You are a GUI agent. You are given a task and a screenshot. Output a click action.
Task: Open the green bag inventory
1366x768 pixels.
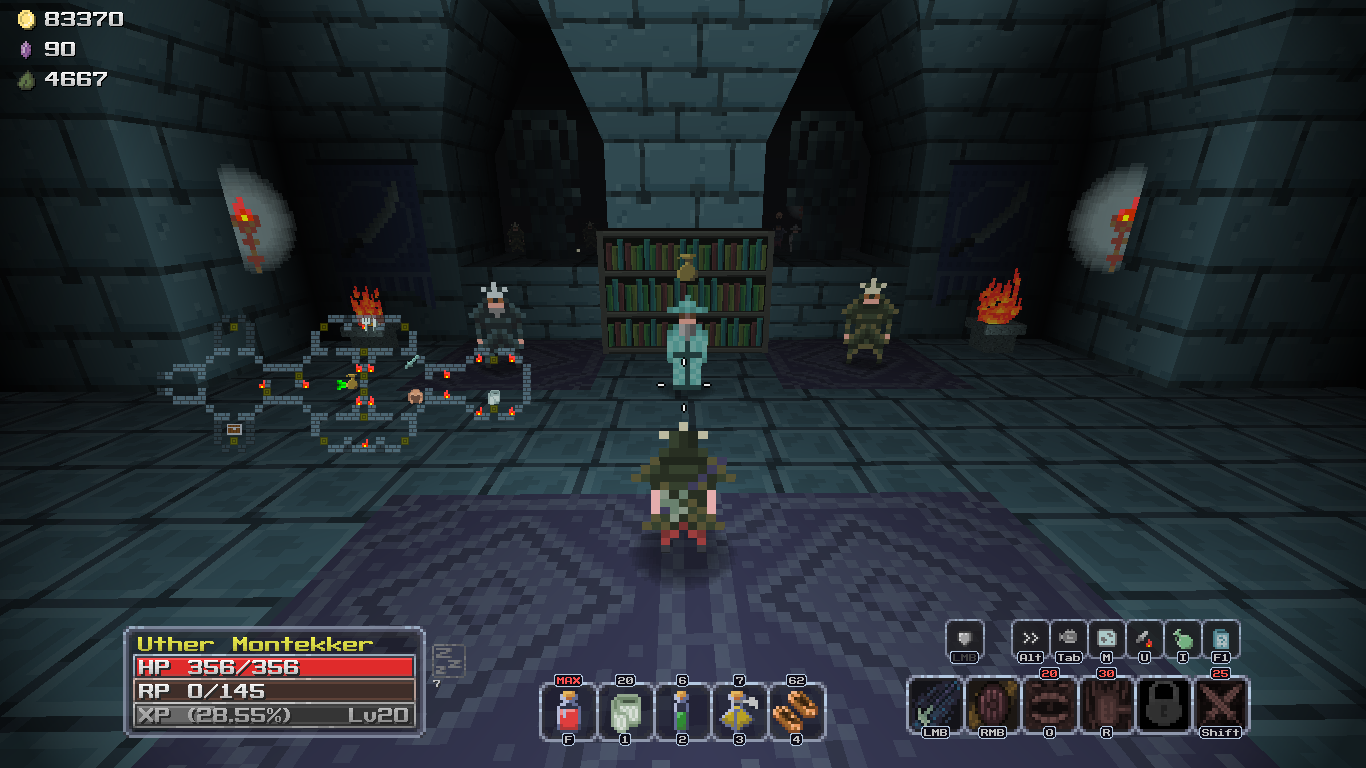[x=1183, y=638]
